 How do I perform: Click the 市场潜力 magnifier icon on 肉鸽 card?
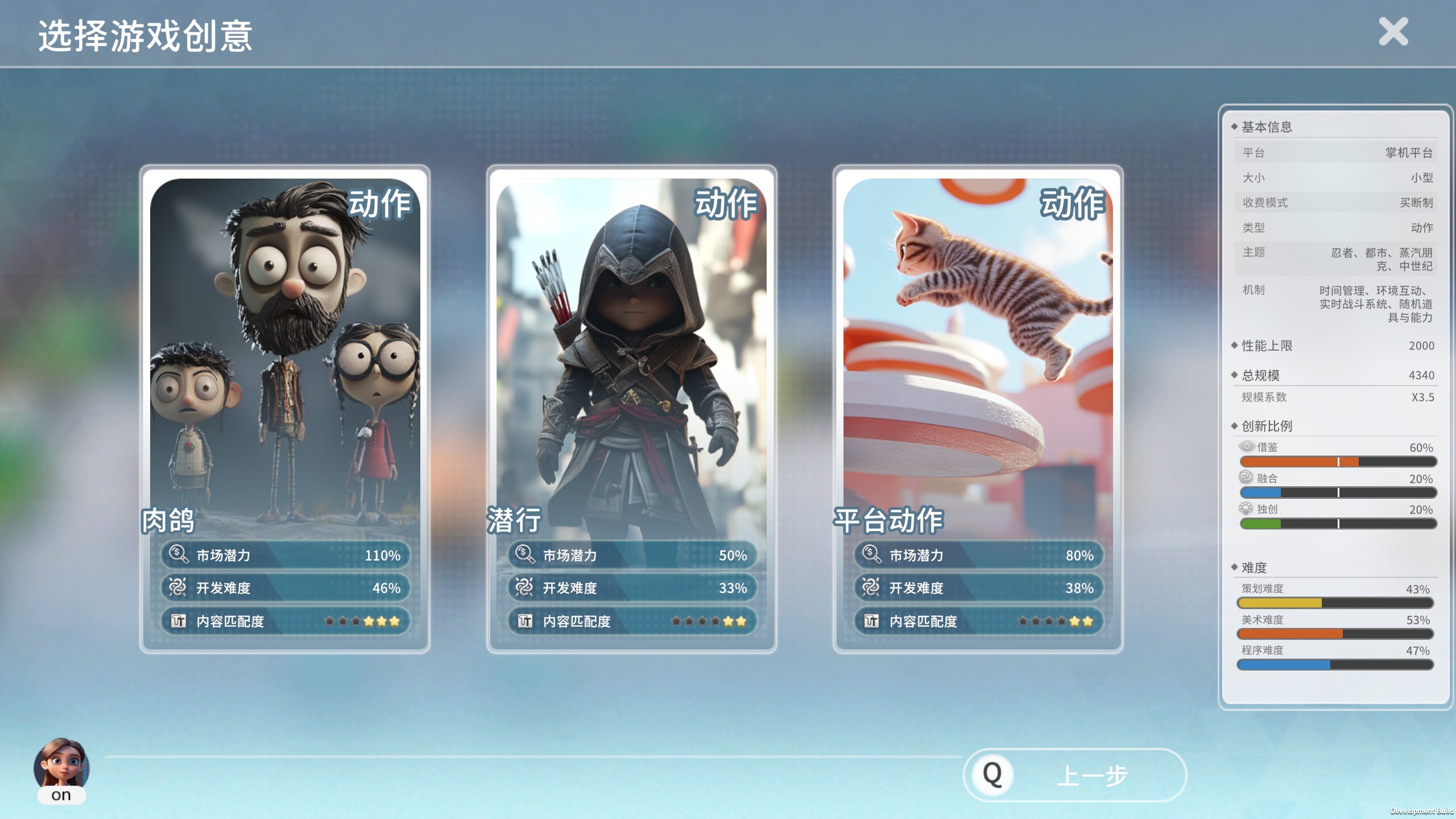[x=176, y=556]
